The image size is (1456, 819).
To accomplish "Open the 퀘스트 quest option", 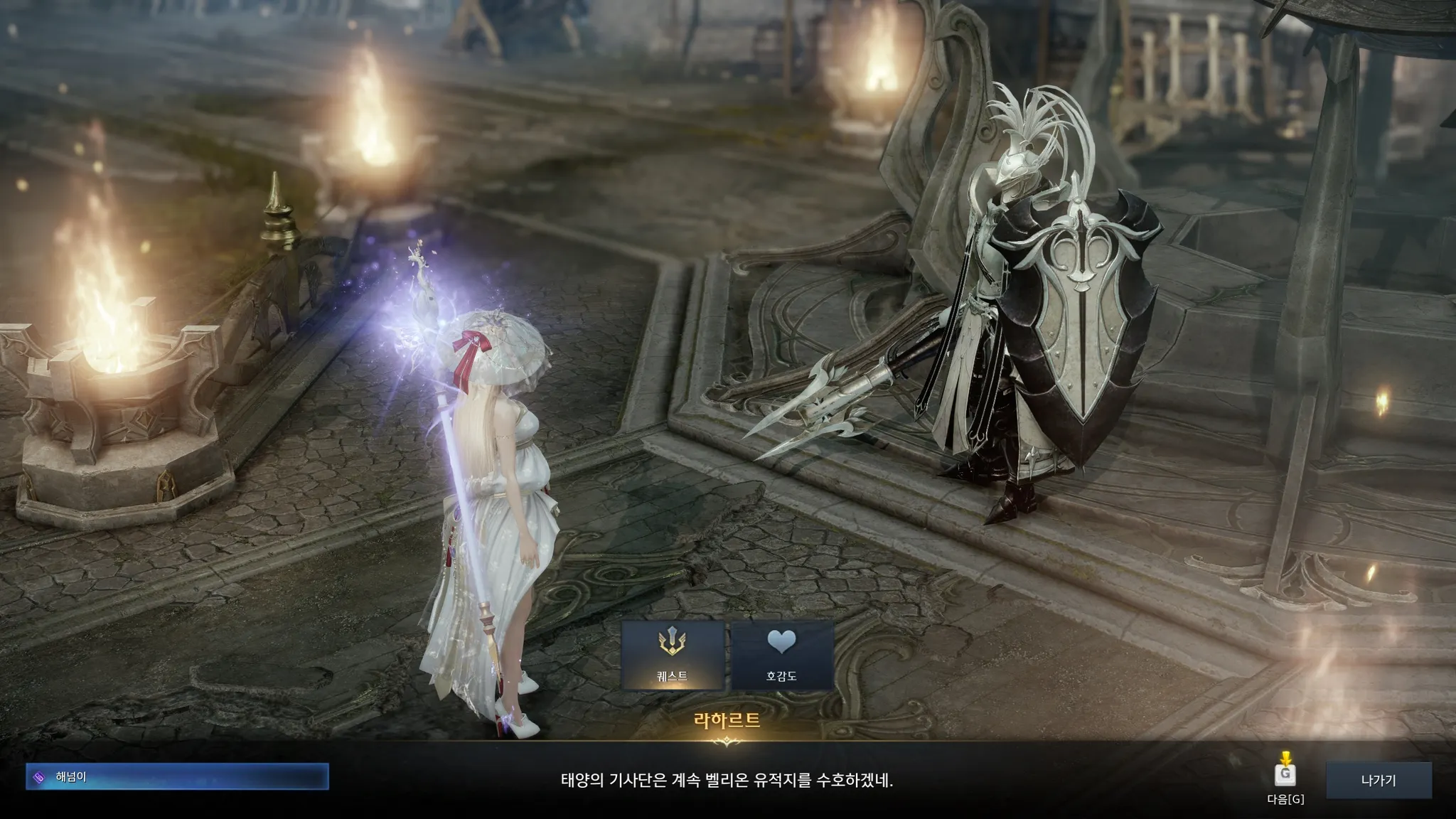I will coord(673,655).
